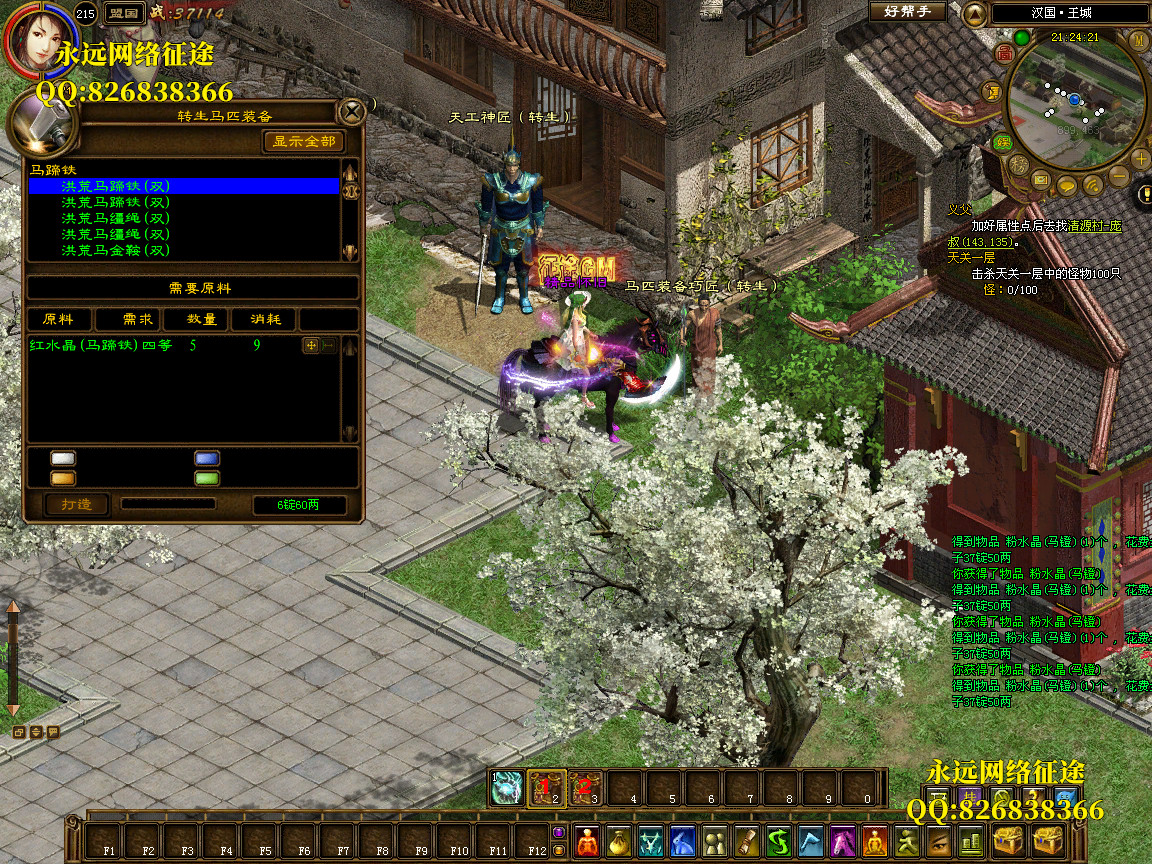Choose the 洪荒马金鞍(双) recipe
Image resolution: width=1152 pixels, height=864 pixels.
[116, 250]
